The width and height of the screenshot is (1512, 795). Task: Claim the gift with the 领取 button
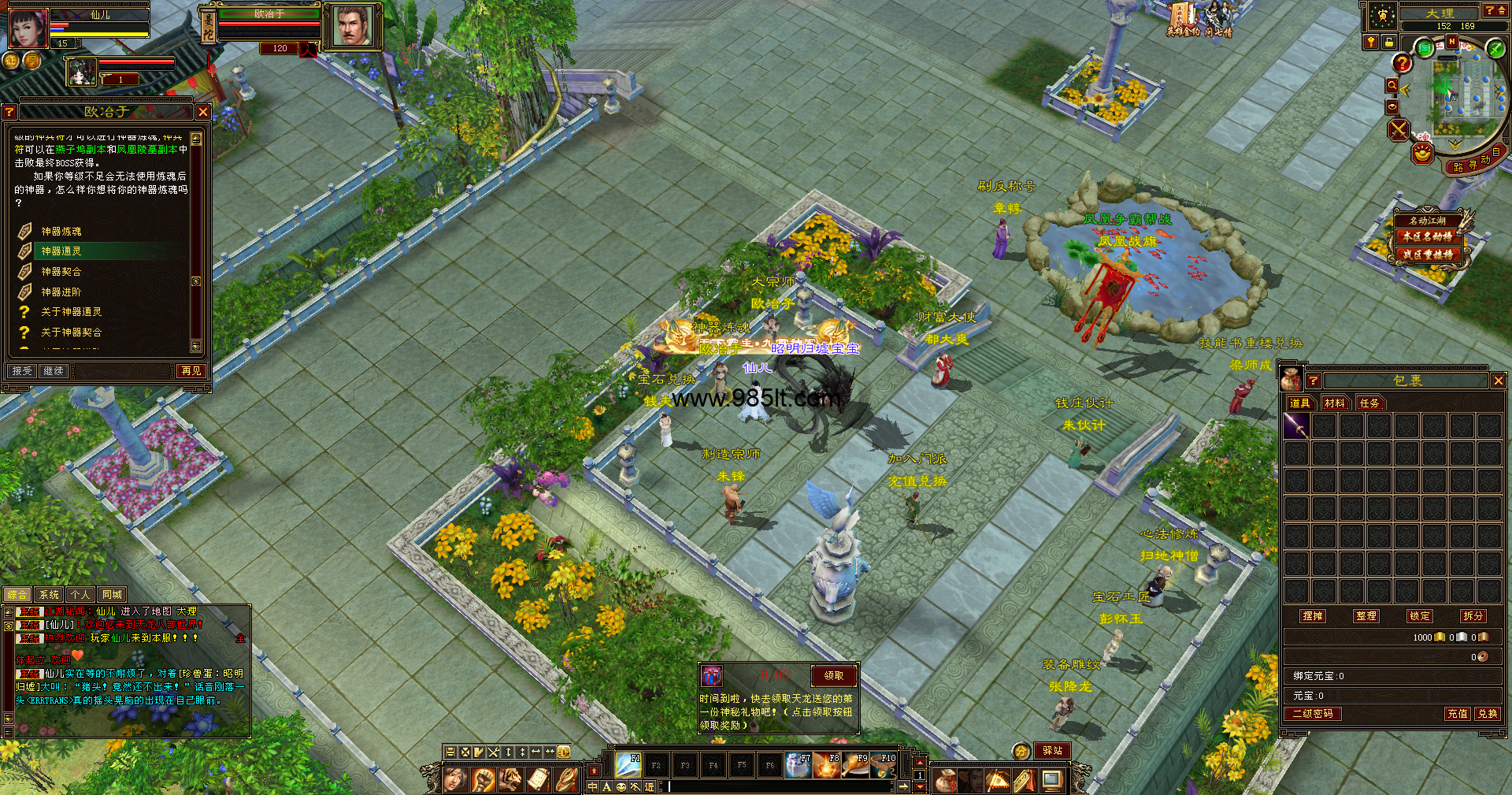coord(833,675)
